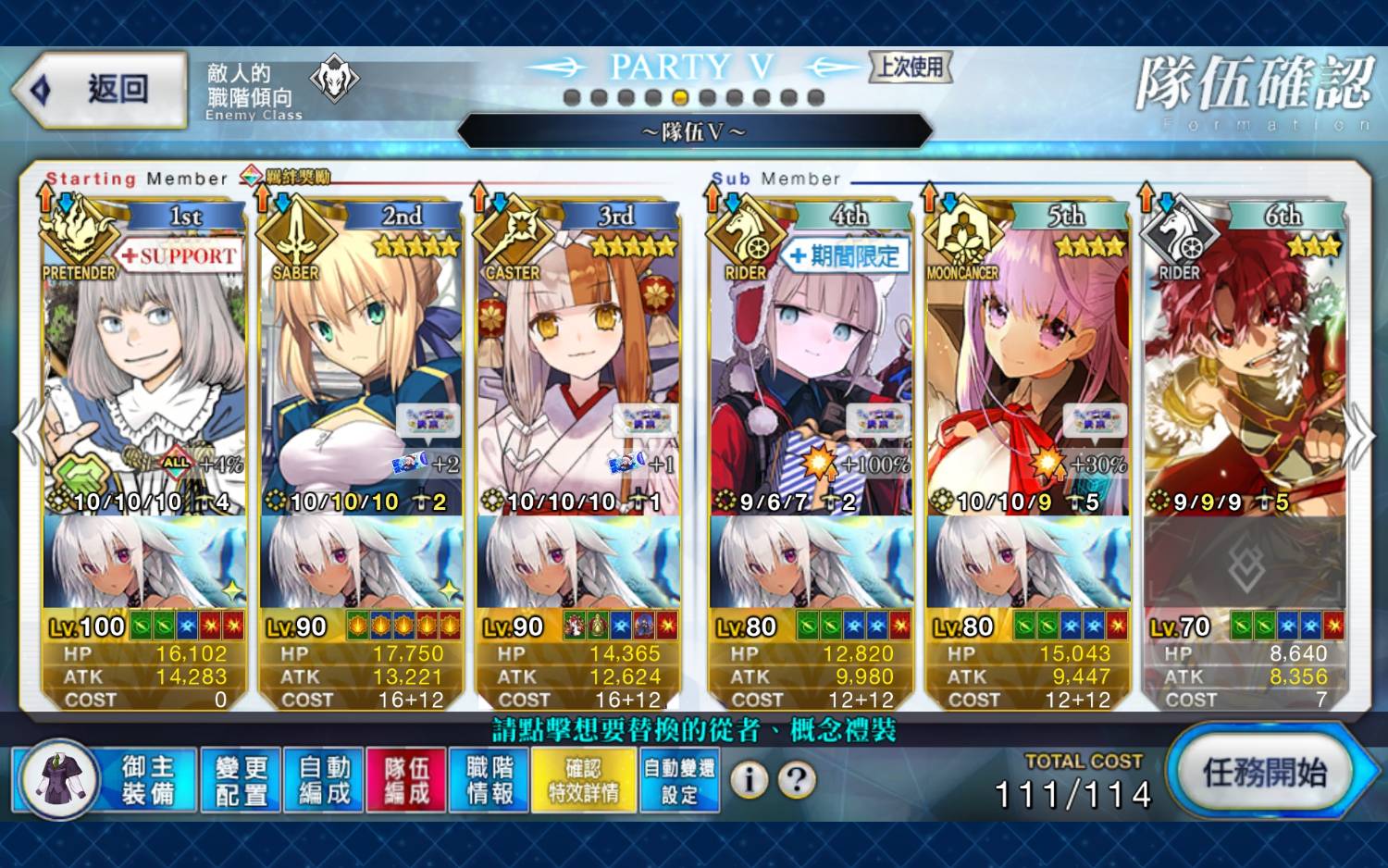The width and height of the screenshot is (1388, 868).
Task: Choose the Caster servant card
Action: coord(578,370)
